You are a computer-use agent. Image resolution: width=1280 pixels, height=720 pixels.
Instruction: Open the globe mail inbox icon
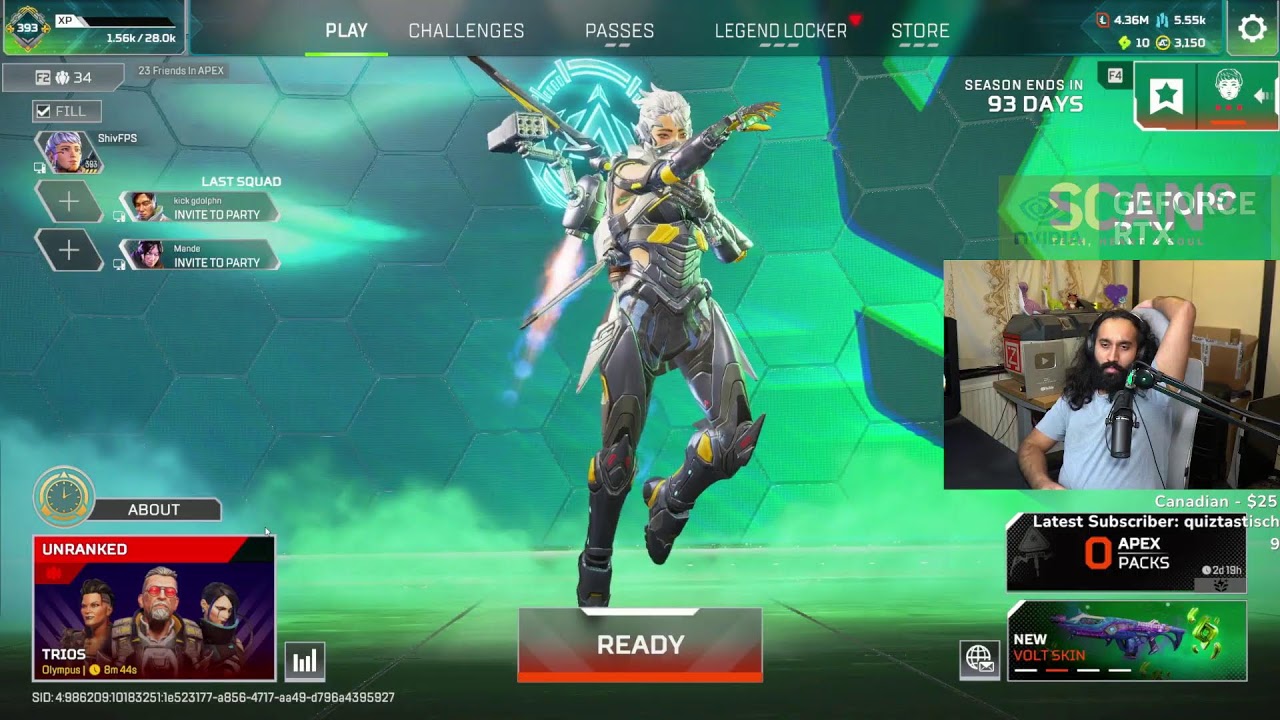(x=979, y=659)
